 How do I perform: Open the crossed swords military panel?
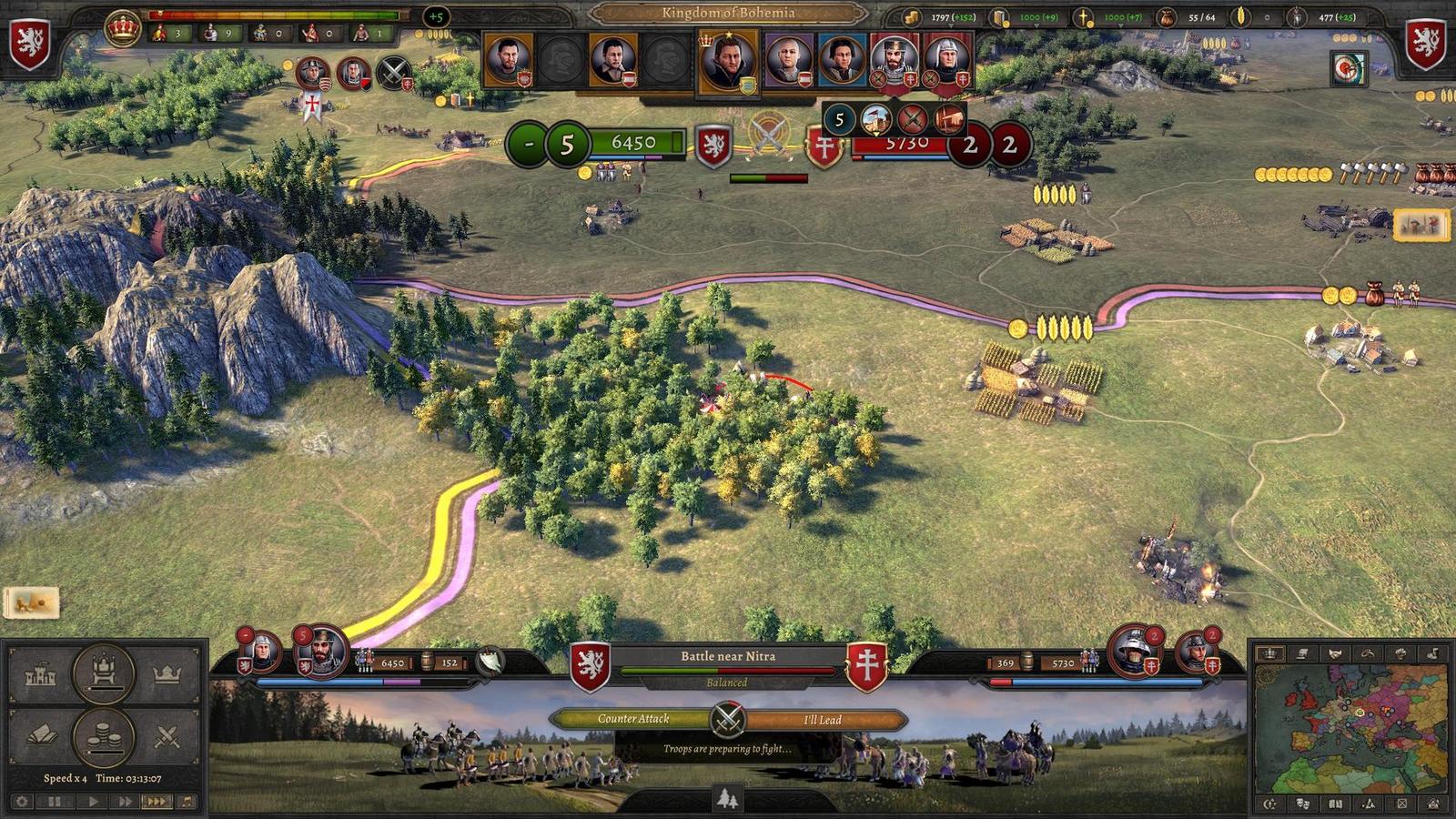click(167, 736)
